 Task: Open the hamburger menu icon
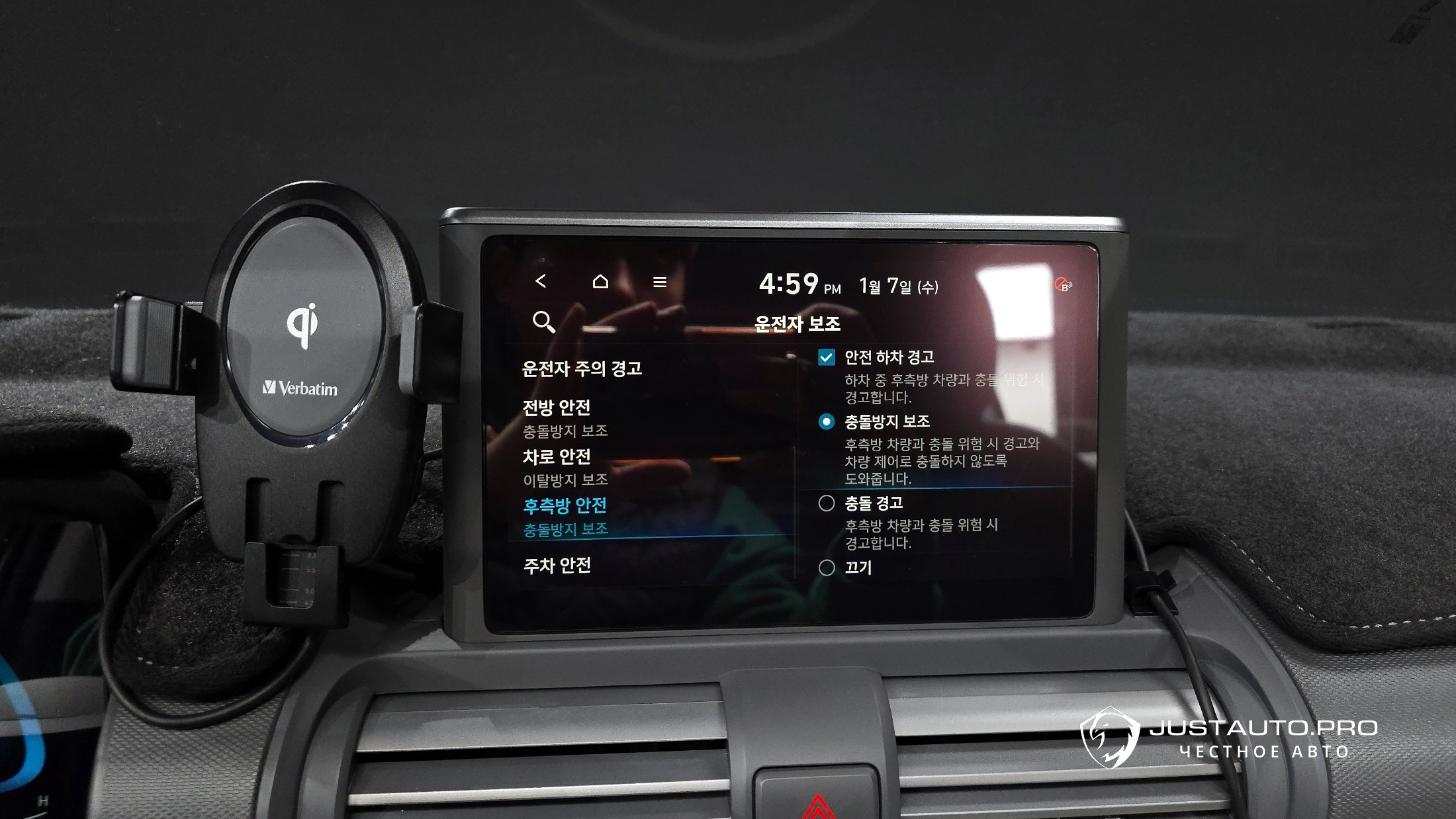click(x=660, y=282)
